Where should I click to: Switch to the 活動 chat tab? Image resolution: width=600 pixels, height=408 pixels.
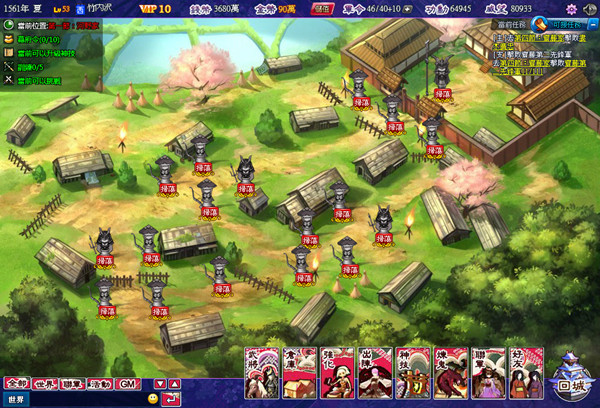[x=100, y=383]
